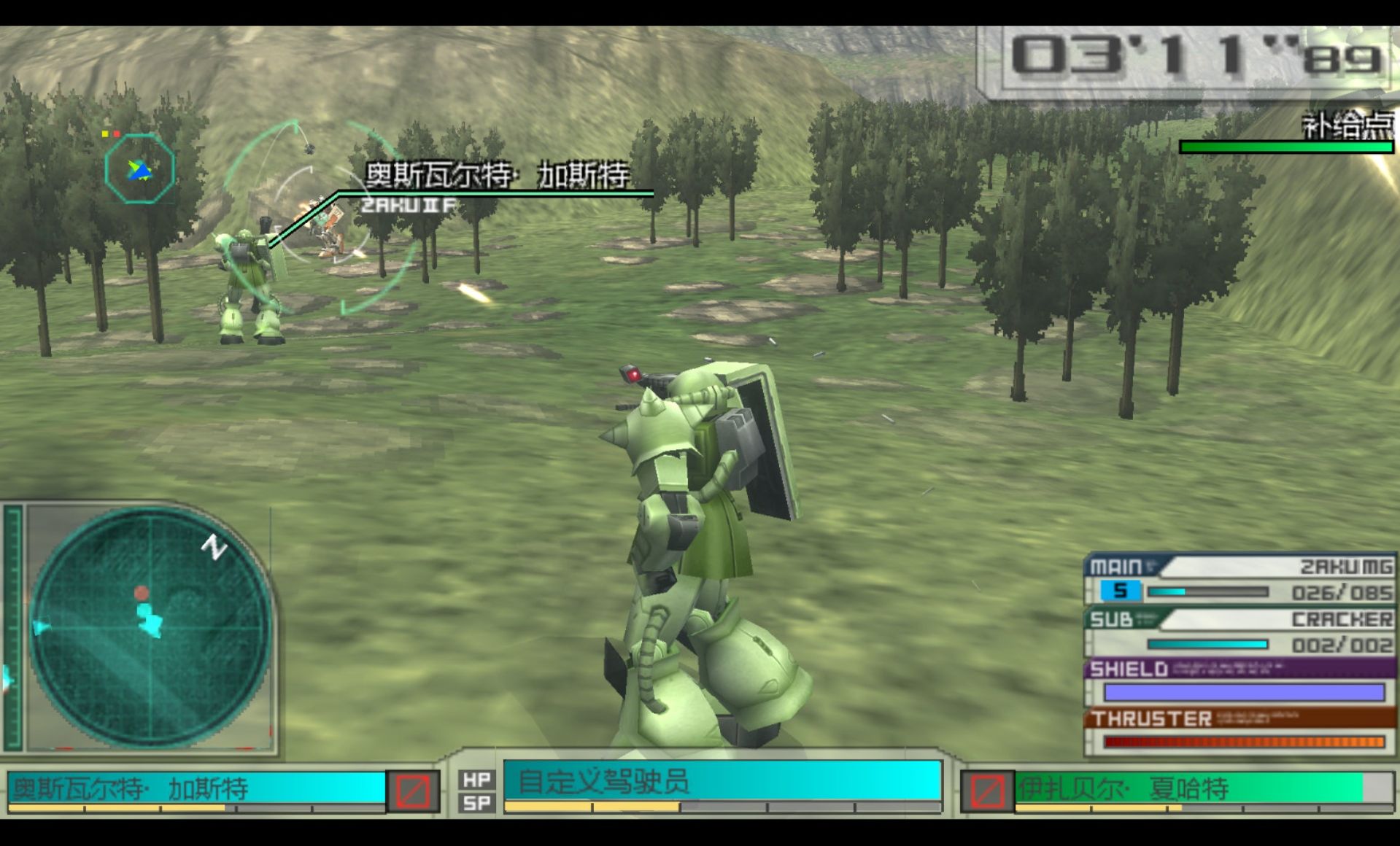Click the octagonal direction indicator icon

click(139, 168)
